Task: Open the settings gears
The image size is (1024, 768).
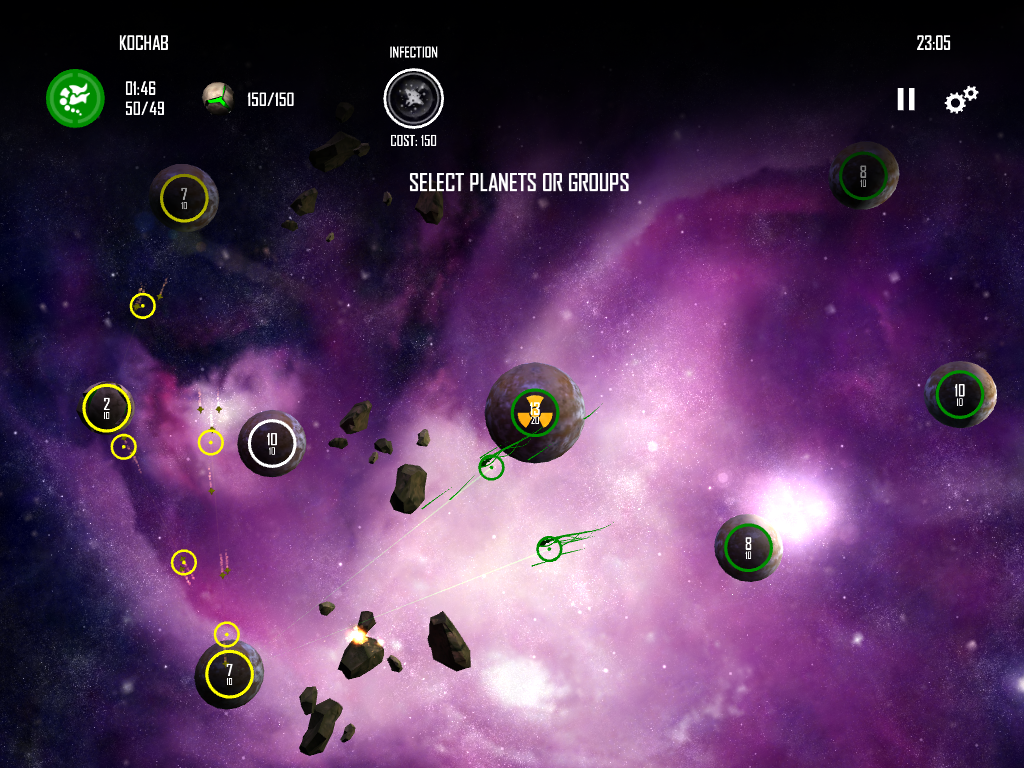Action: pos(961,99)
